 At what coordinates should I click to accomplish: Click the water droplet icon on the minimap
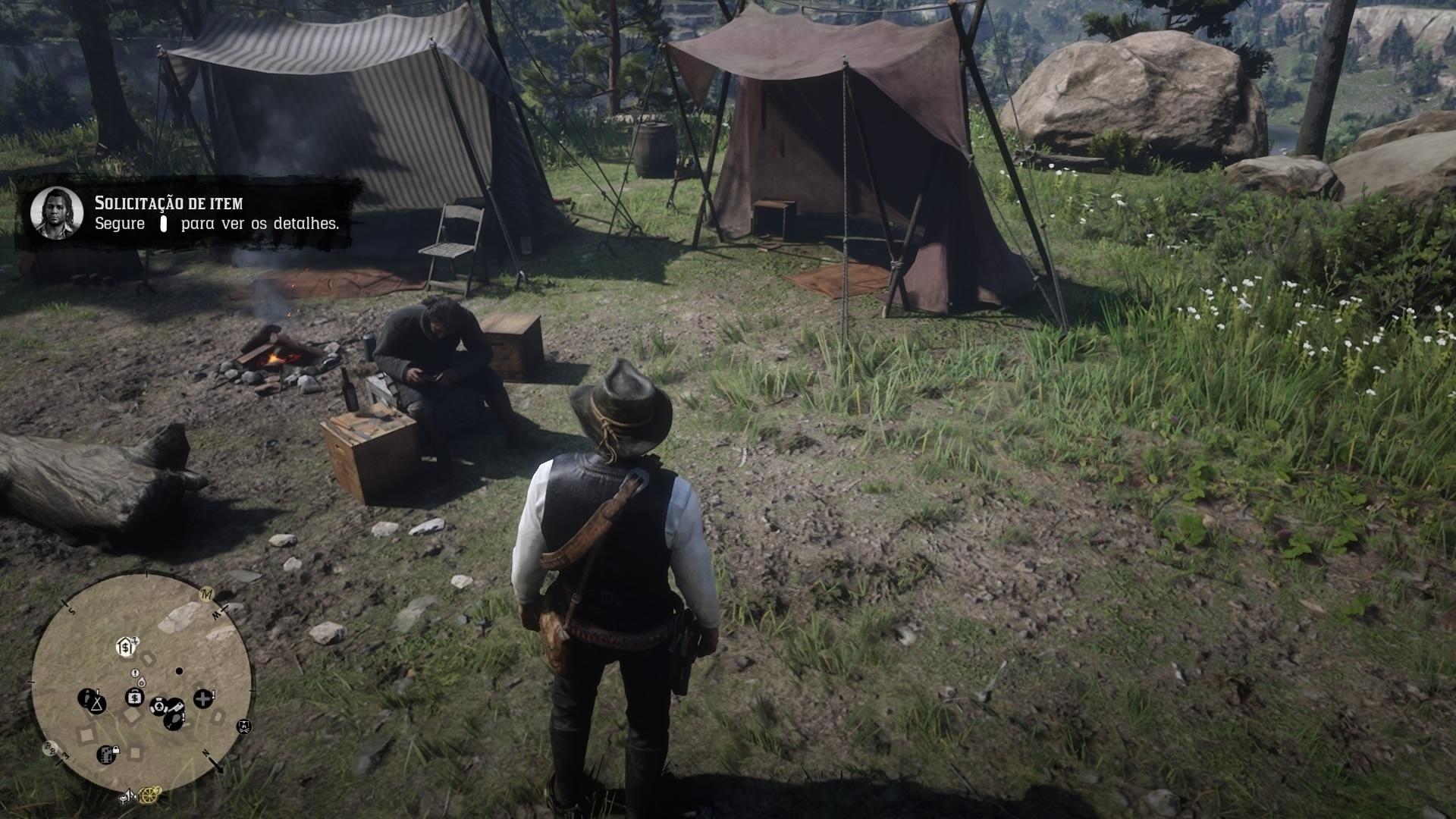click(141, 682)
